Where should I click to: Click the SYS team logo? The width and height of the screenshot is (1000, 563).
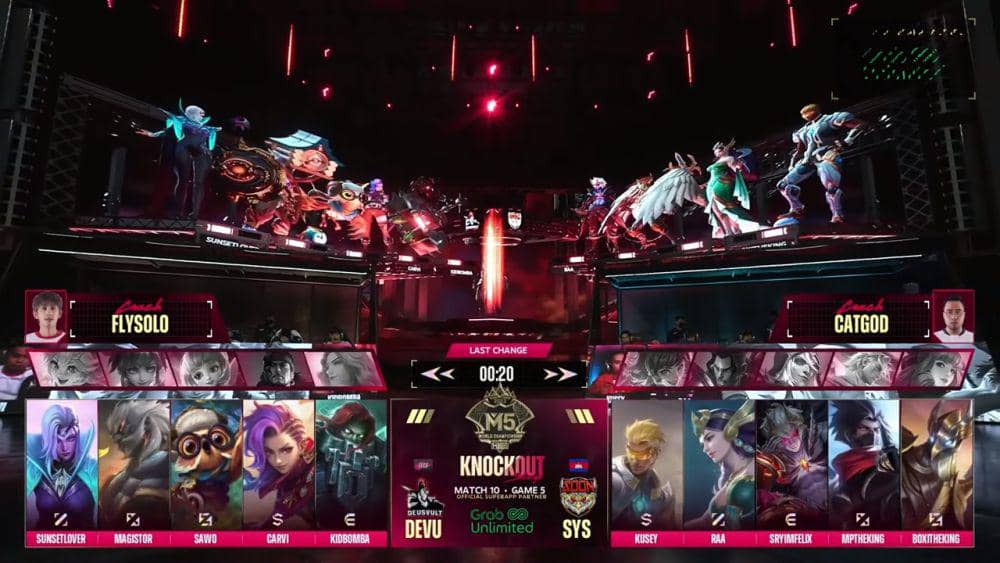pyautogui.click(x=576, y=493)
